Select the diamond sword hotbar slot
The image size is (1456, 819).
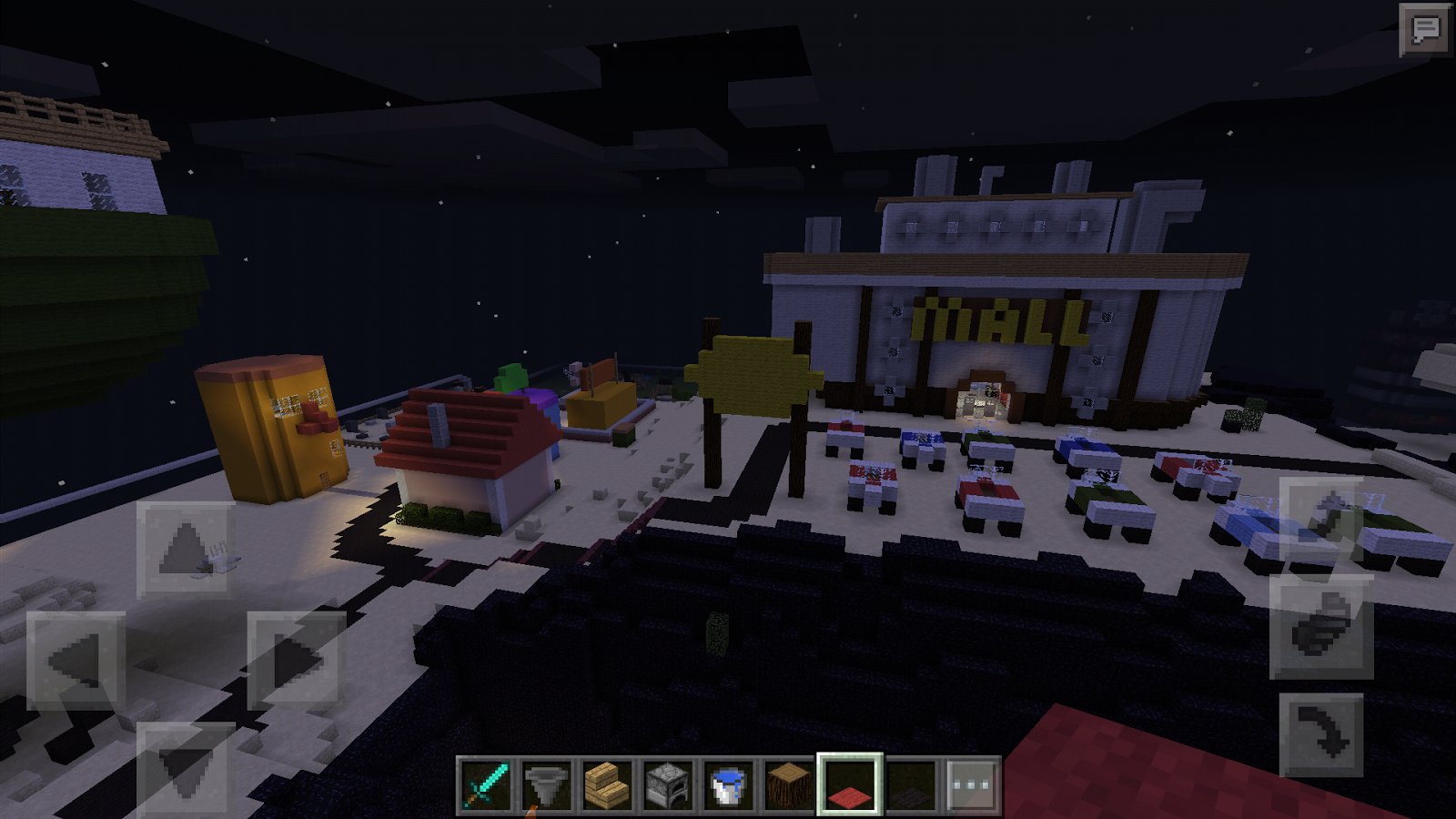[x=485, y=784]
